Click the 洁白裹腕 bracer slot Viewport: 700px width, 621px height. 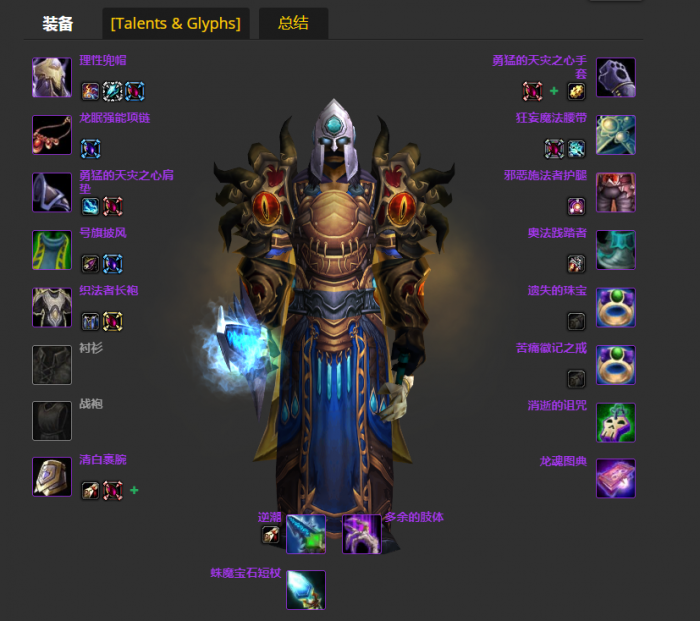[51, 477]
